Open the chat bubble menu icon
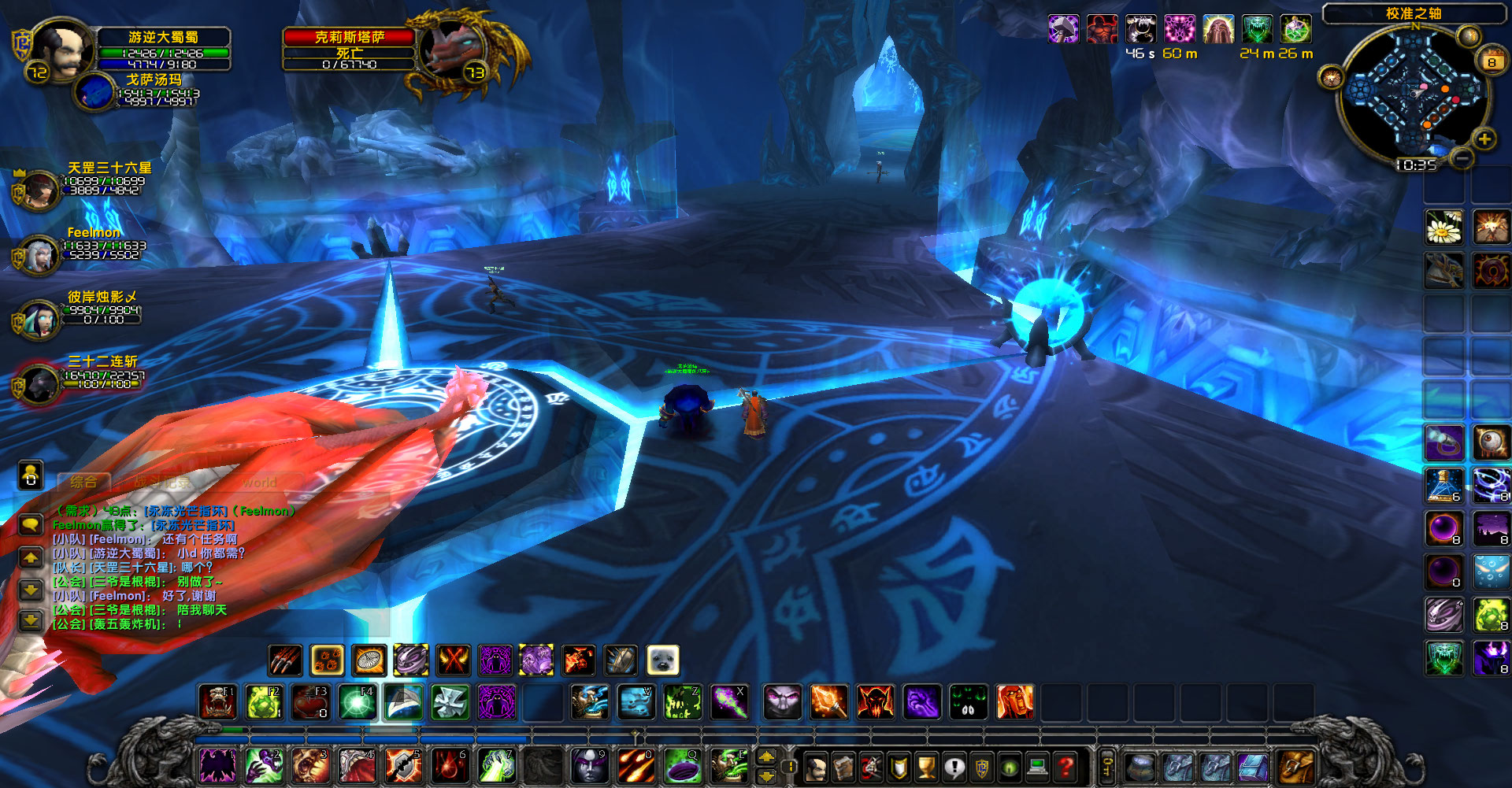Screen dimensions: 1512x788 click(x=30, y=526)
